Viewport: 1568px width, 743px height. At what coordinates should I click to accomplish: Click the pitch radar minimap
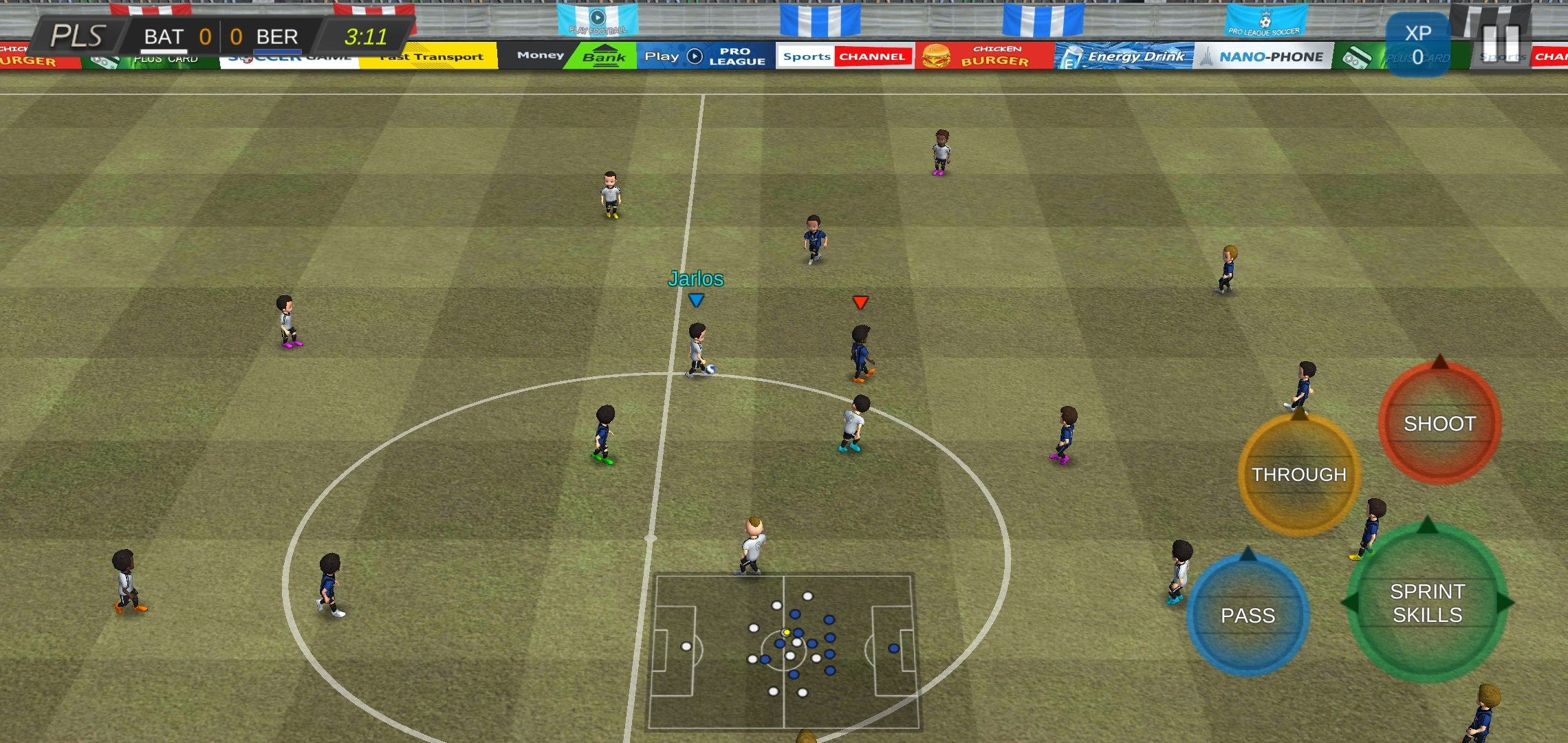[x=783, y=651]
